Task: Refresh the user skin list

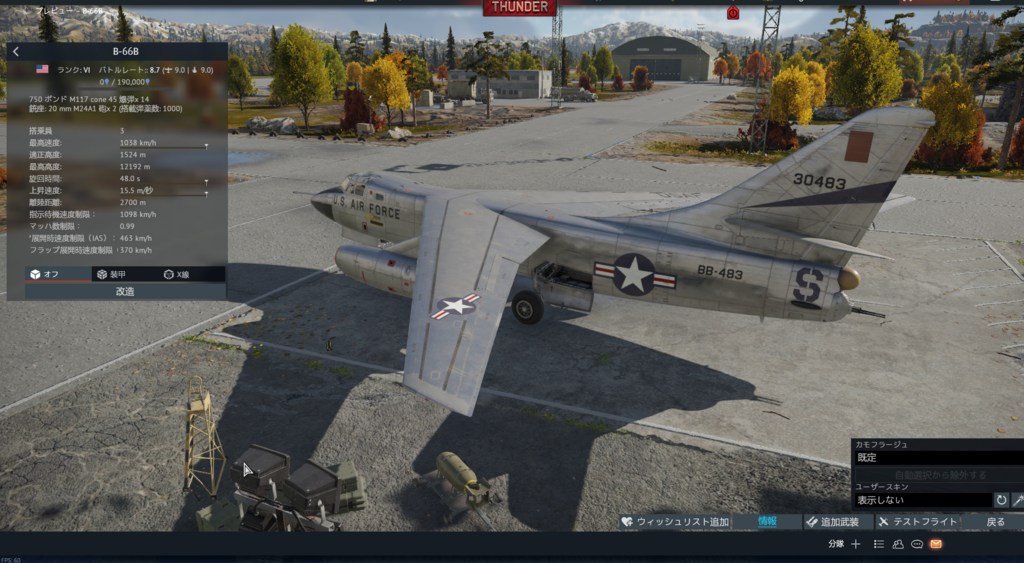Action: coord(1001,500)
